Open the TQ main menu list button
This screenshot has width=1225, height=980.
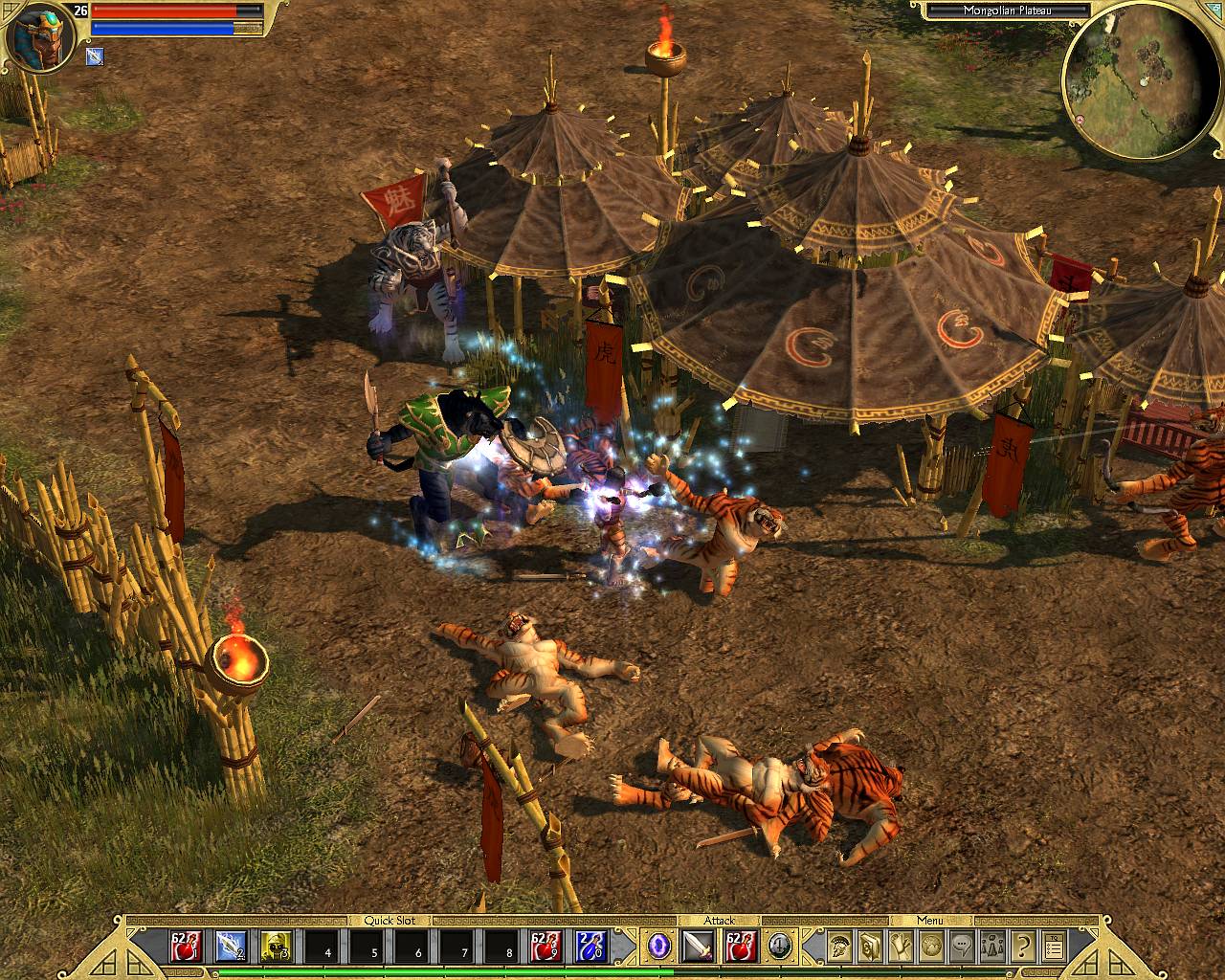1054,947
